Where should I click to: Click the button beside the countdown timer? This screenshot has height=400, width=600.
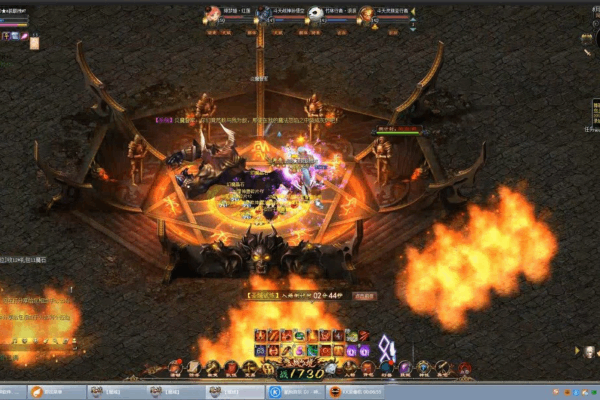click(364, 296)
